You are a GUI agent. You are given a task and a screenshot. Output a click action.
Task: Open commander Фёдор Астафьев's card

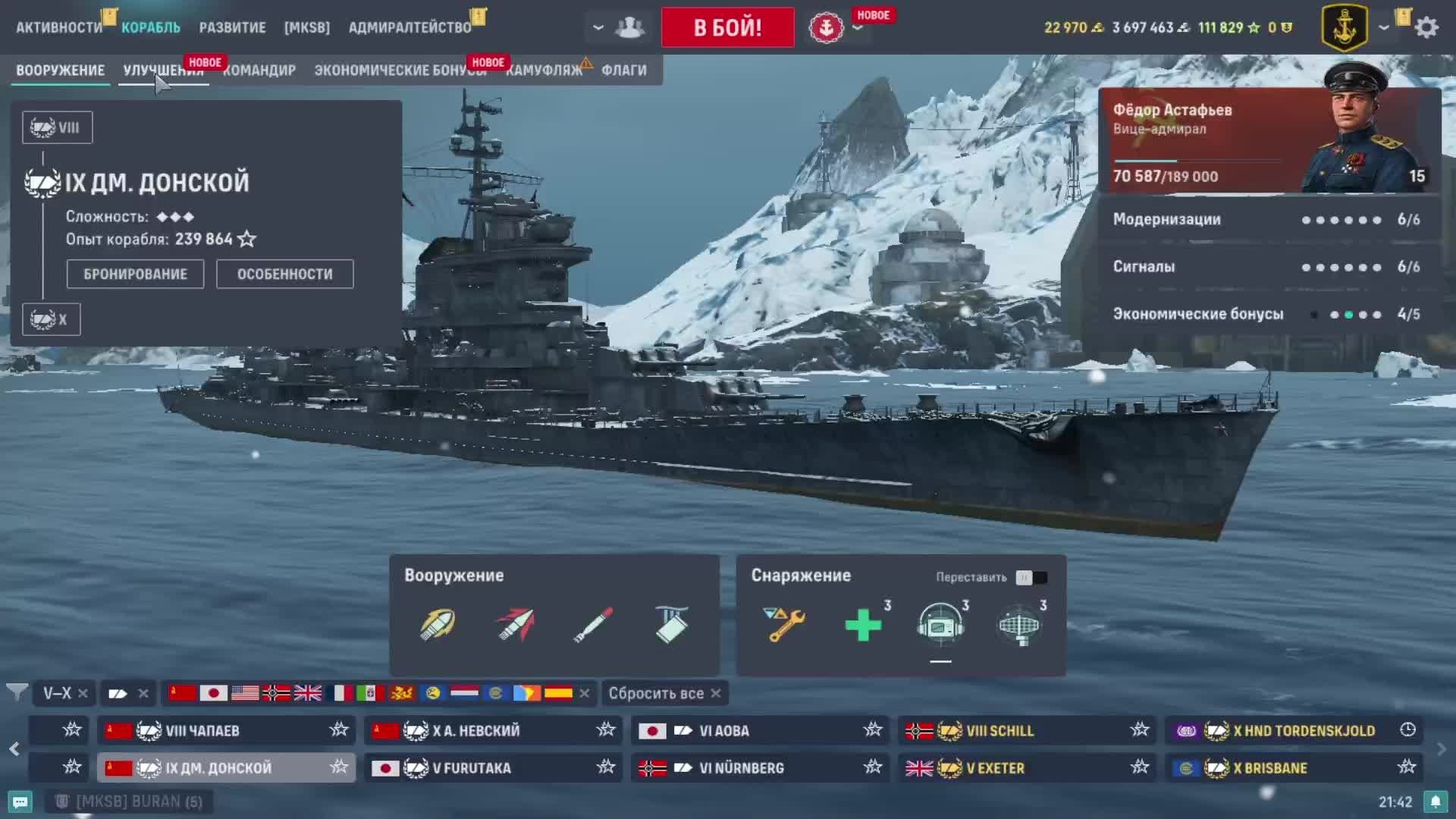pyautogui.click(x=1269, y=141)
